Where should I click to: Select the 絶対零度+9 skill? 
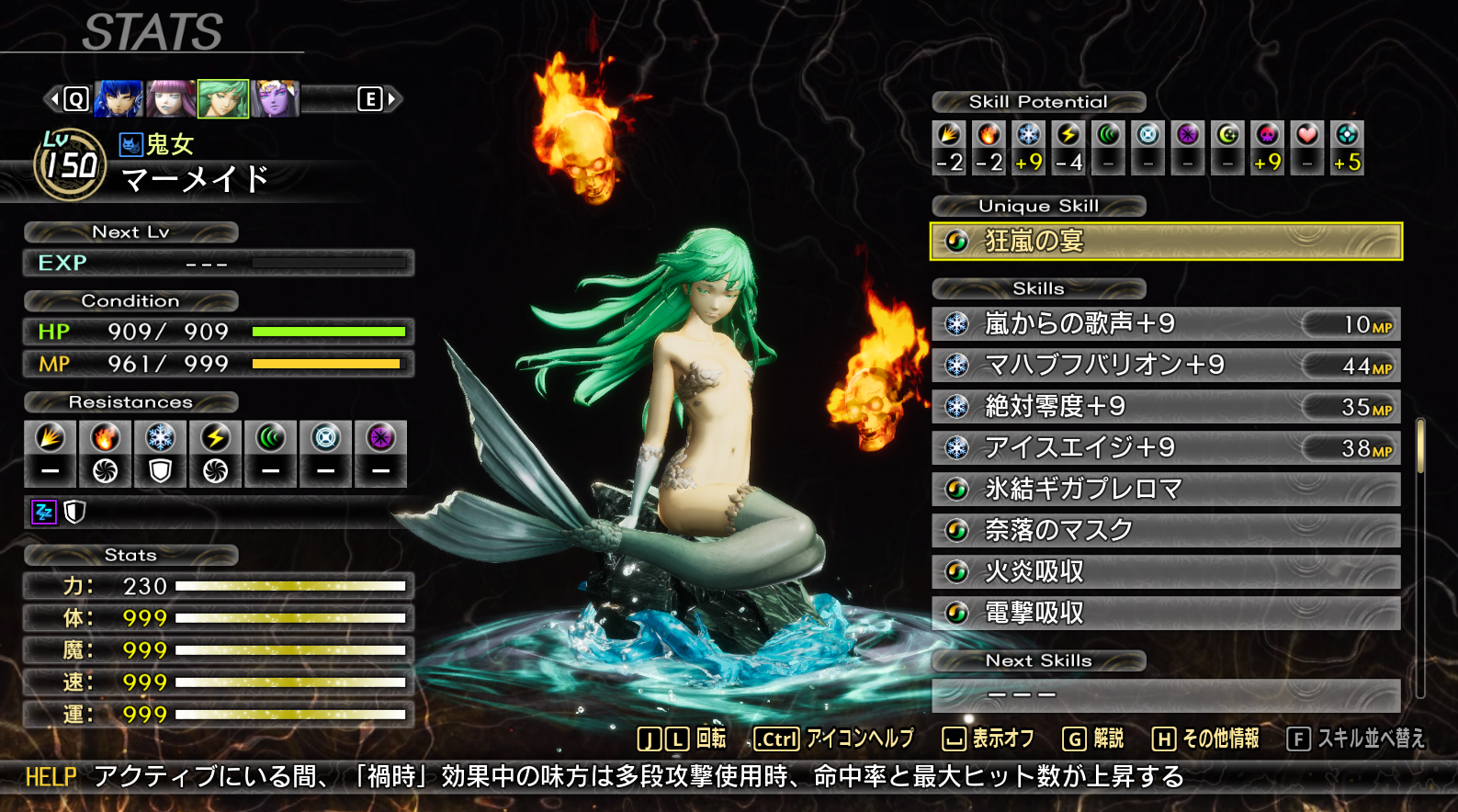tap(1166, 407)
